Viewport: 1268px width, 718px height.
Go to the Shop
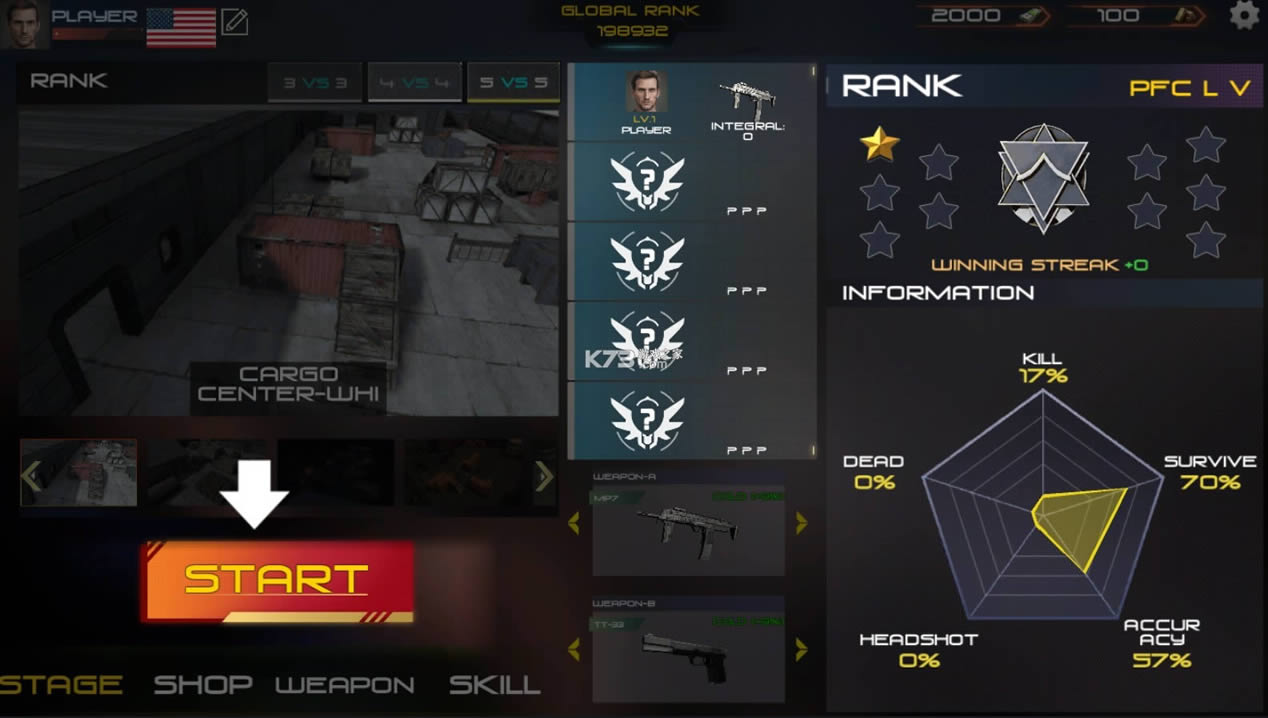[x=202, y=685]
